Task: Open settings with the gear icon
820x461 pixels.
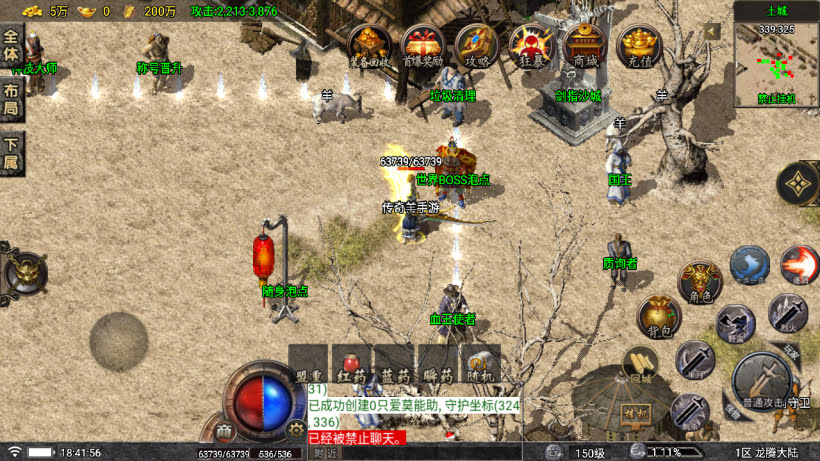Action: (295, 429)
